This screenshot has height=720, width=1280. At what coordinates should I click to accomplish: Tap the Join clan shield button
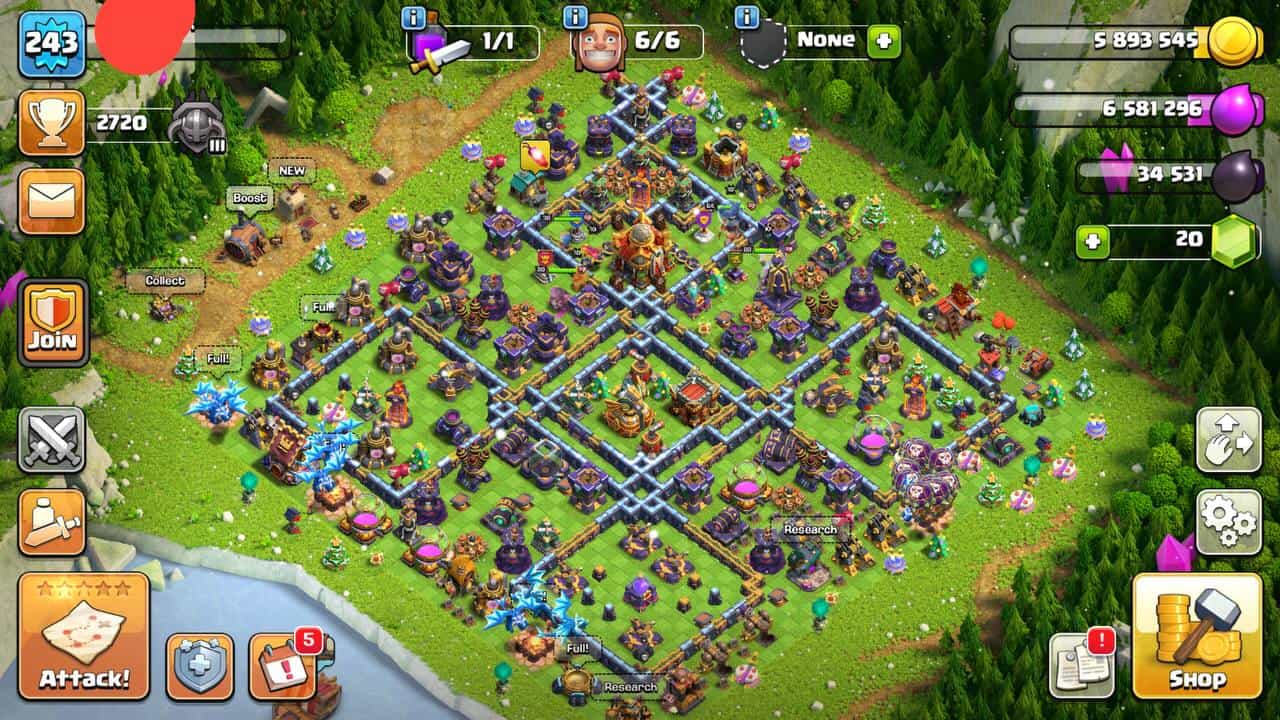point(52,322)
